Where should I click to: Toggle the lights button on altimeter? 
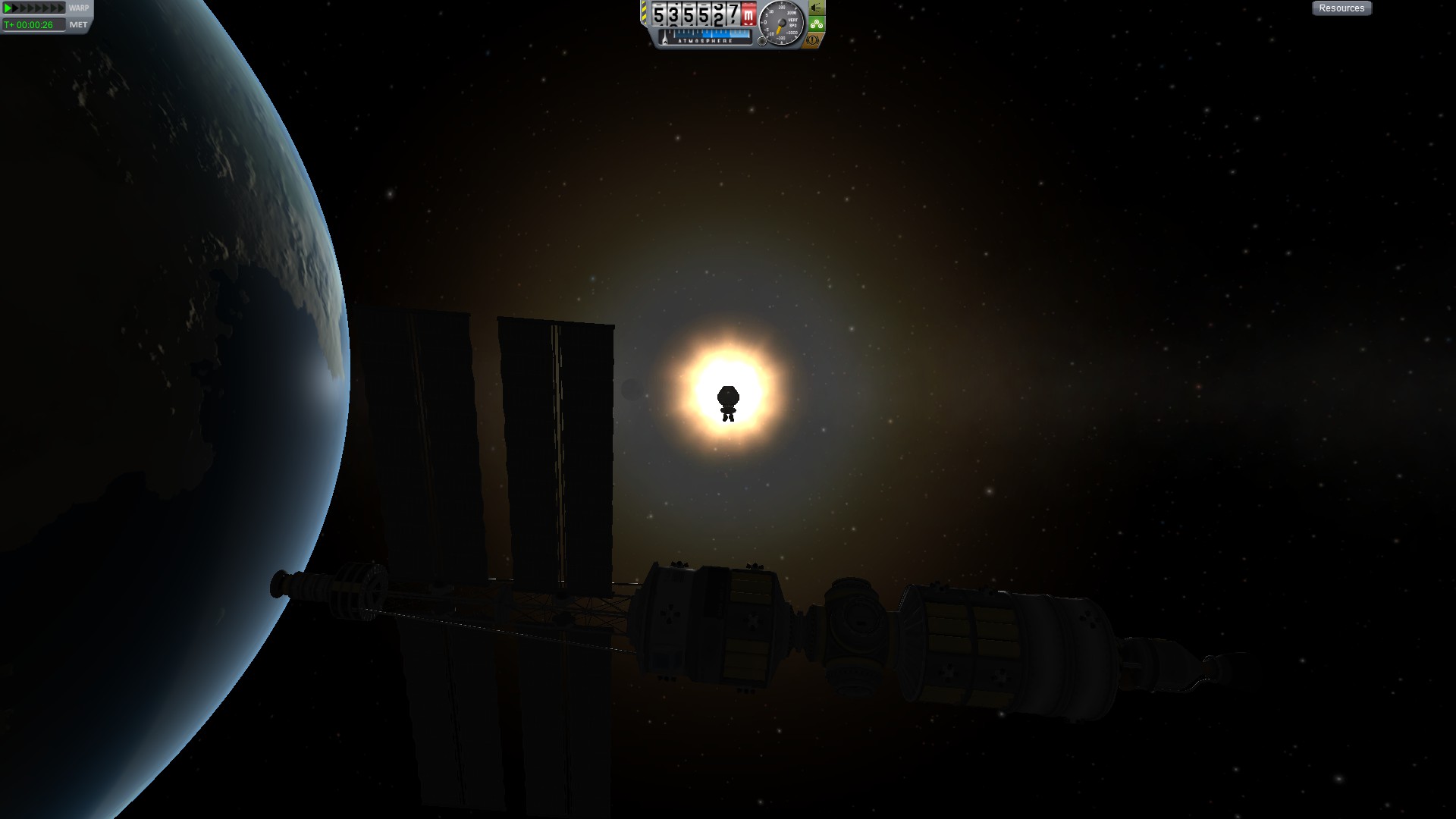click(x=816, y=8)
